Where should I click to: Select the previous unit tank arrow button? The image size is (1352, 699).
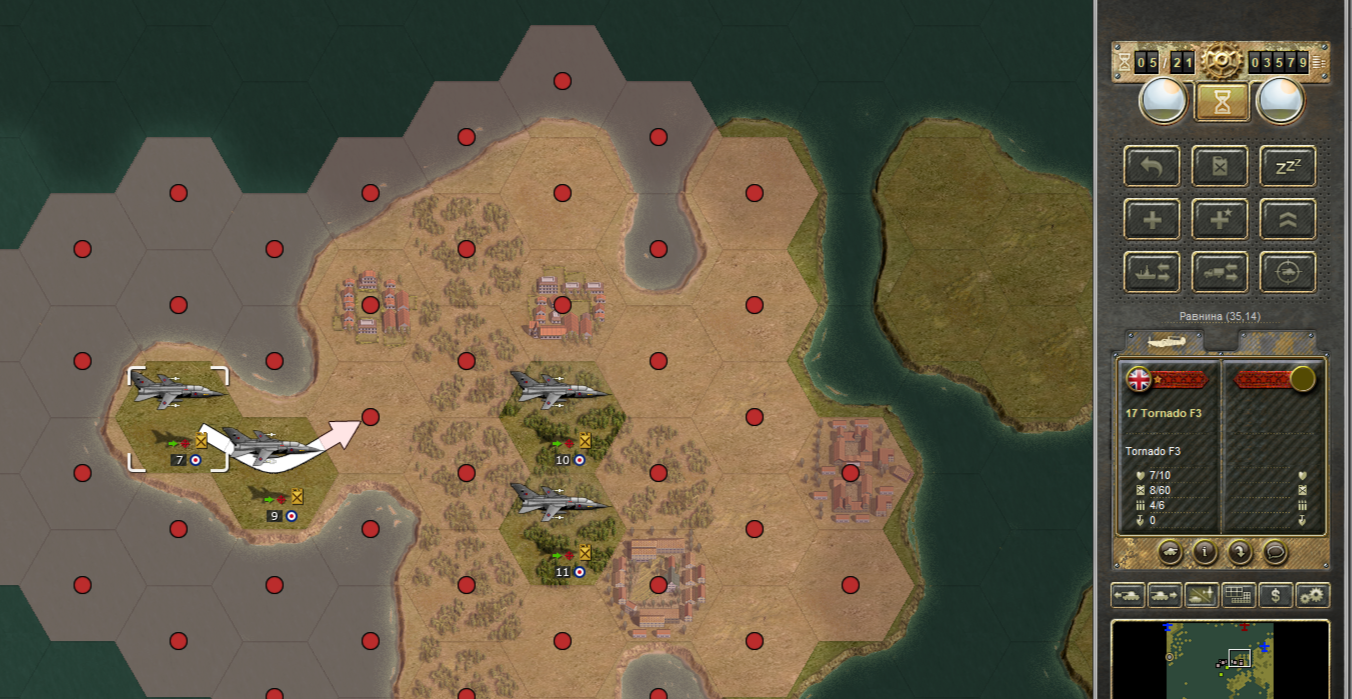point(1128,596)
